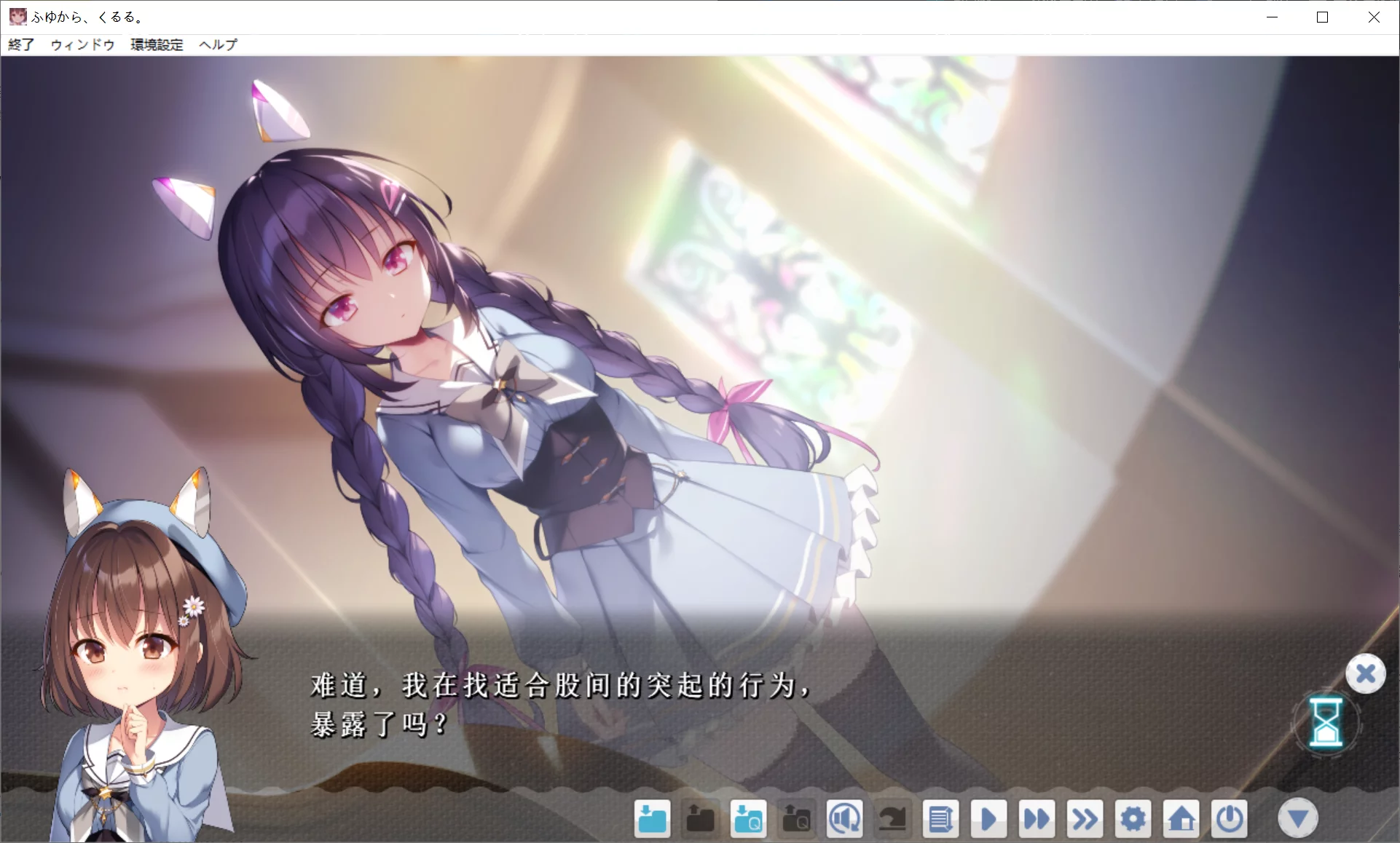The width and height of the screenshot is (1400, 843).
Task: Enable auto-read mode with play icon
Action: [x=988, y=818]
